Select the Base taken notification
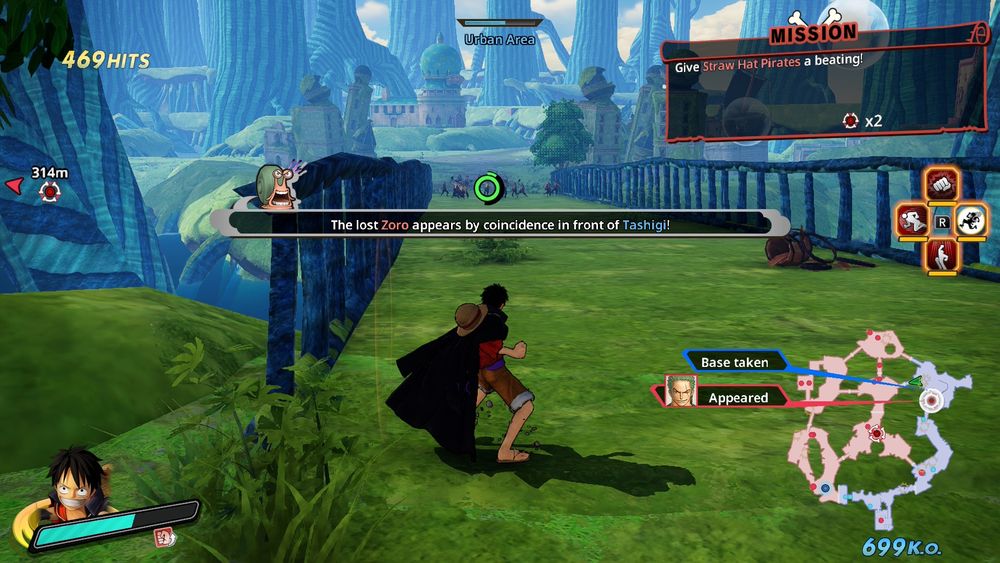 coord(735,362)
